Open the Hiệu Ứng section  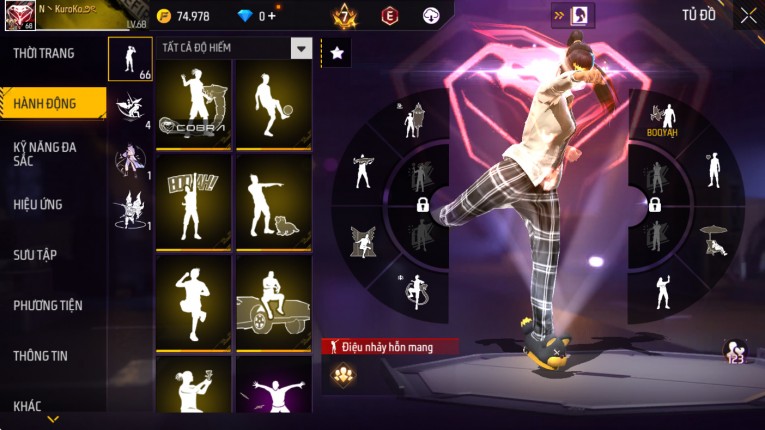click(x=38, y=205)
